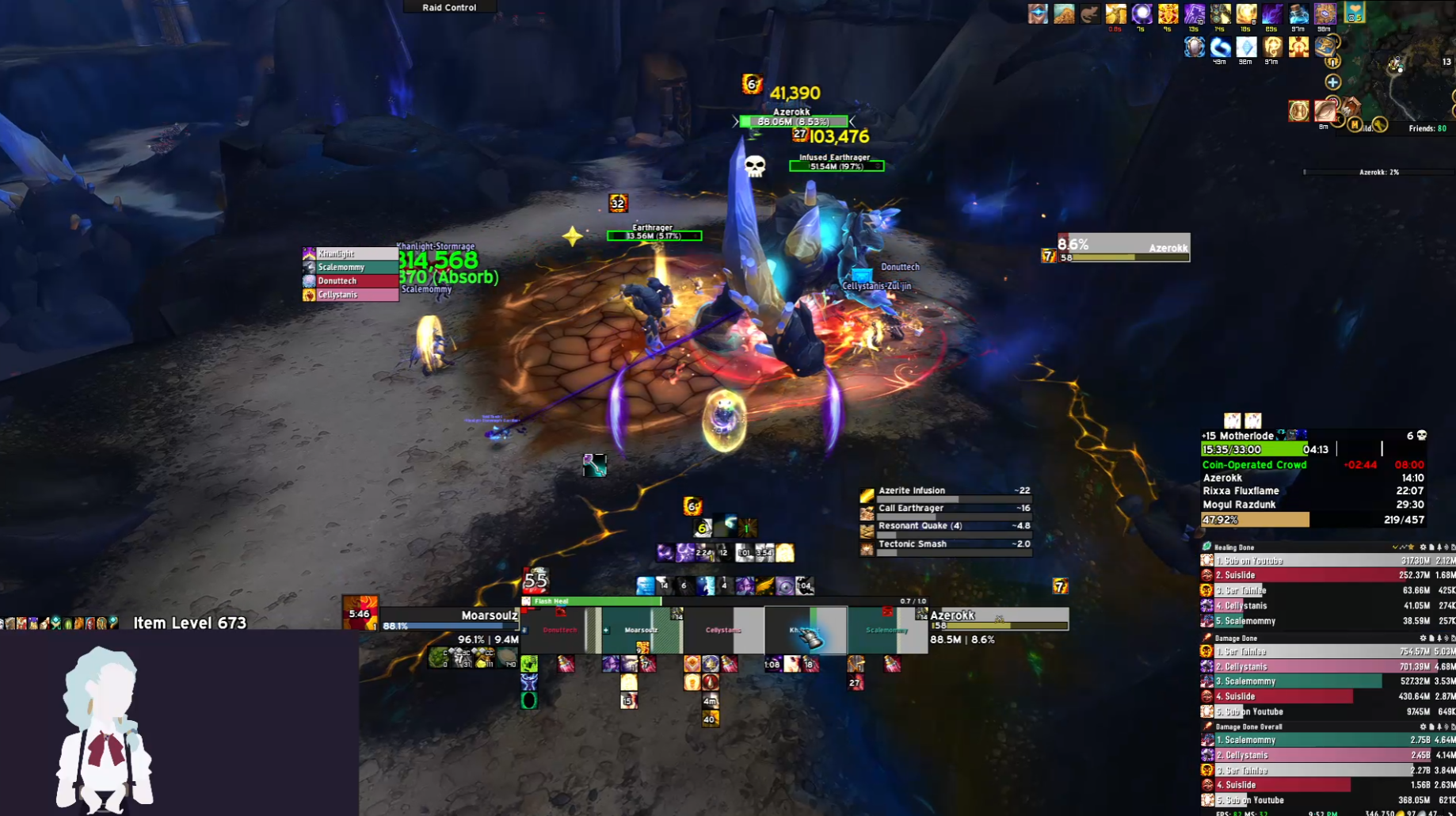The width and height of the screenshot is (1456, 816).
Task: Click the plus button beside the minimap
Action: (1333, 82)
